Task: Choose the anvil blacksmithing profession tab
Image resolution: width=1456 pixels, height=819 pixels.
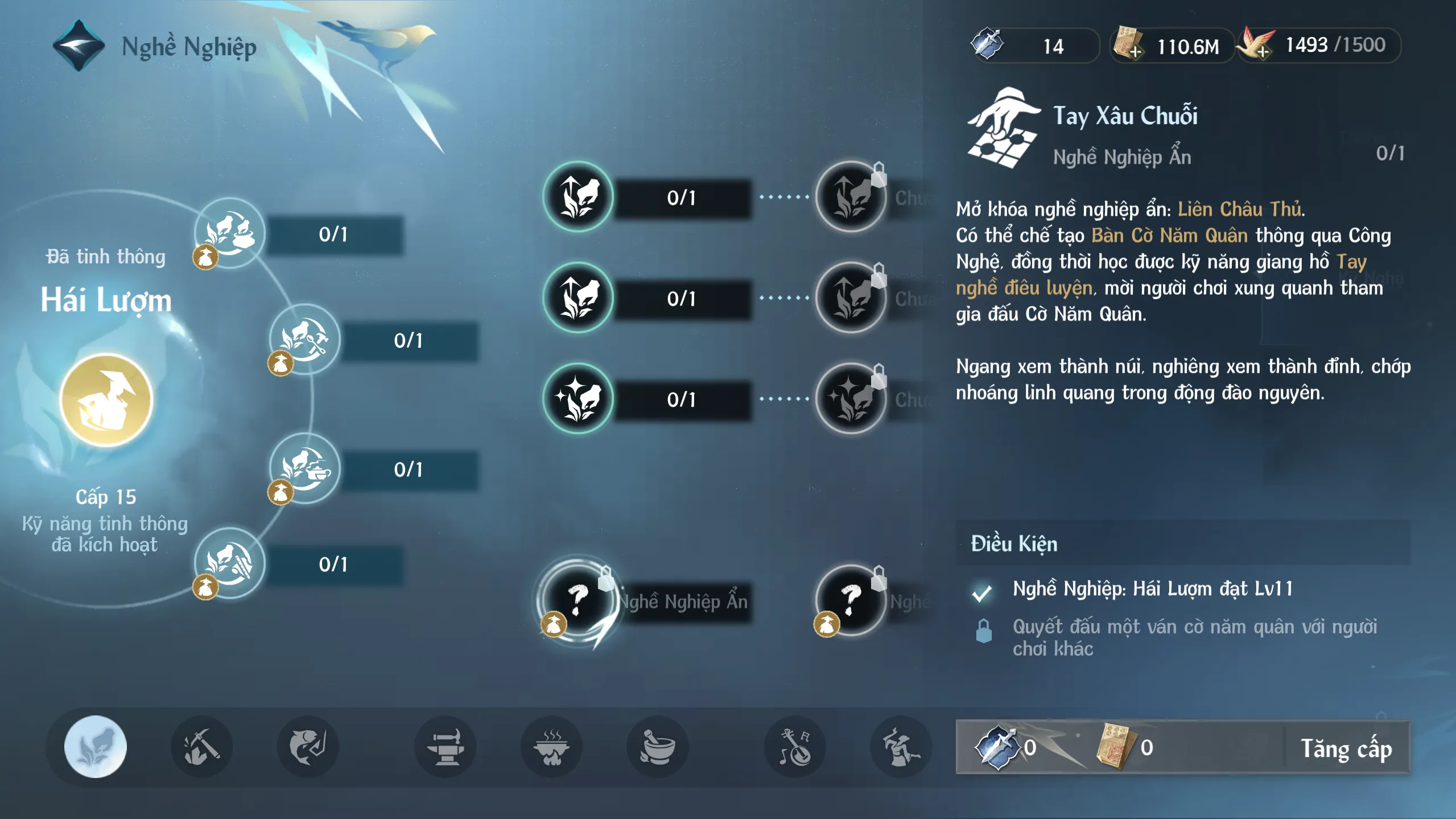Action: click(x=446, y=747)
